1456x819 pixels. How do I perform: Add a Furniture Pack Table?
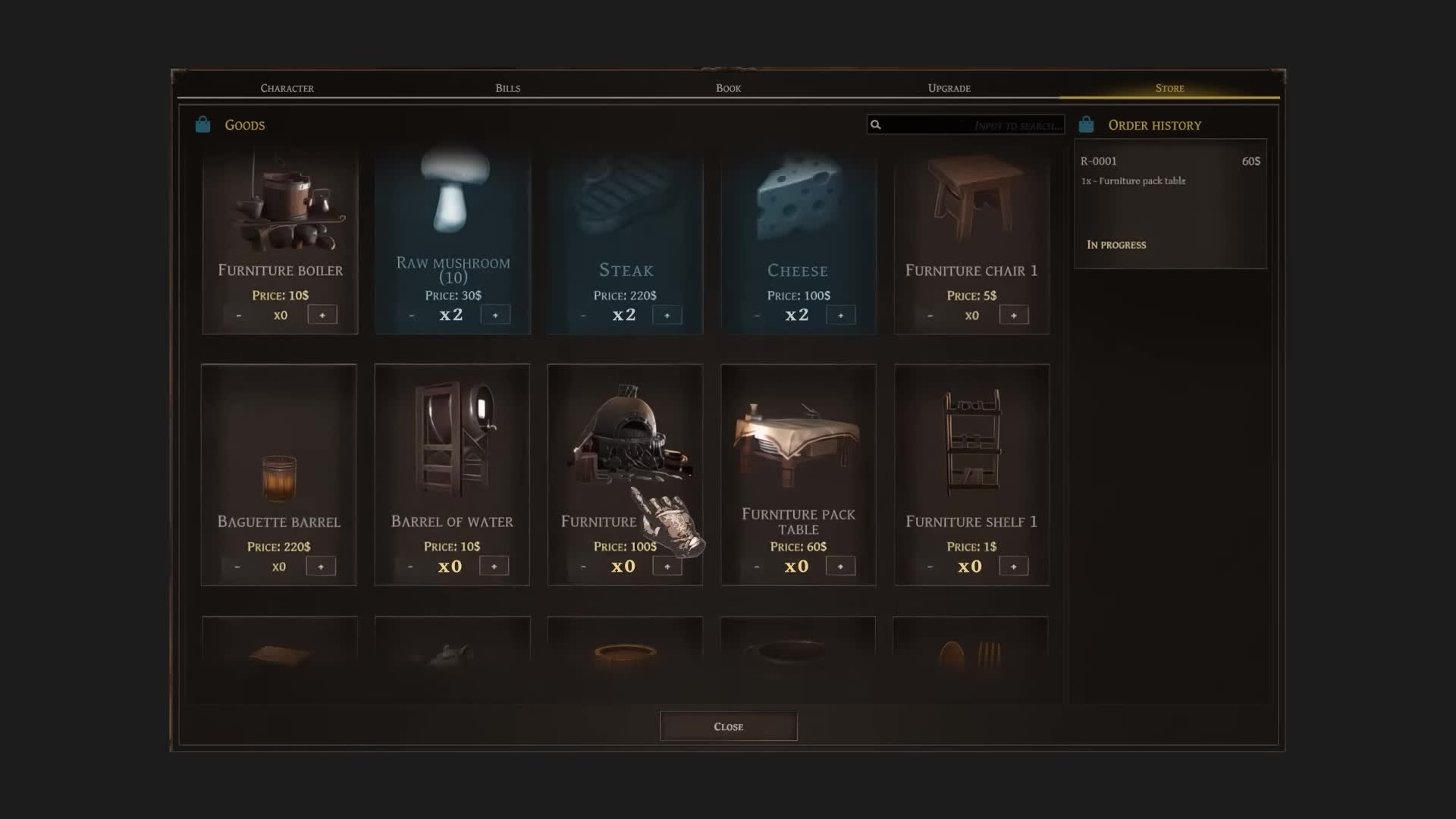click(840, 566)
